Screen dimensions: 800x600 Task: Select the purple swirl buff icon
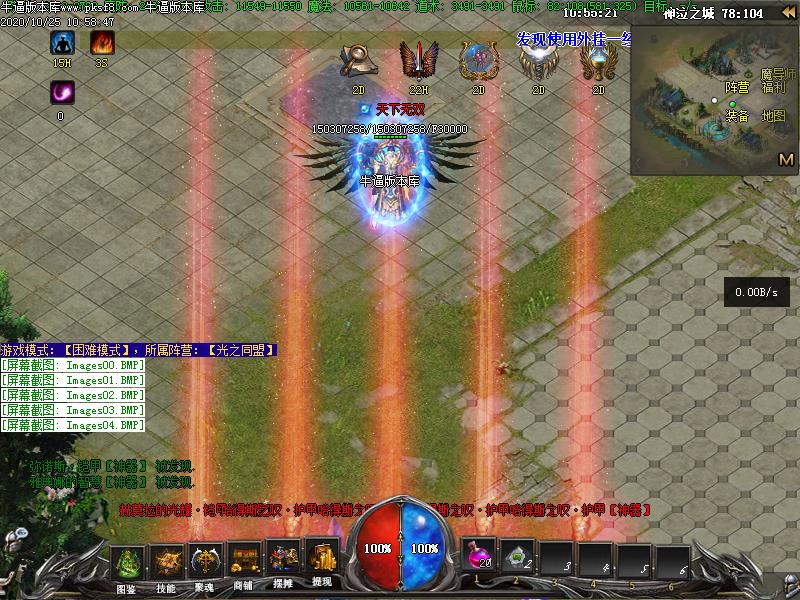click(61, 93)
